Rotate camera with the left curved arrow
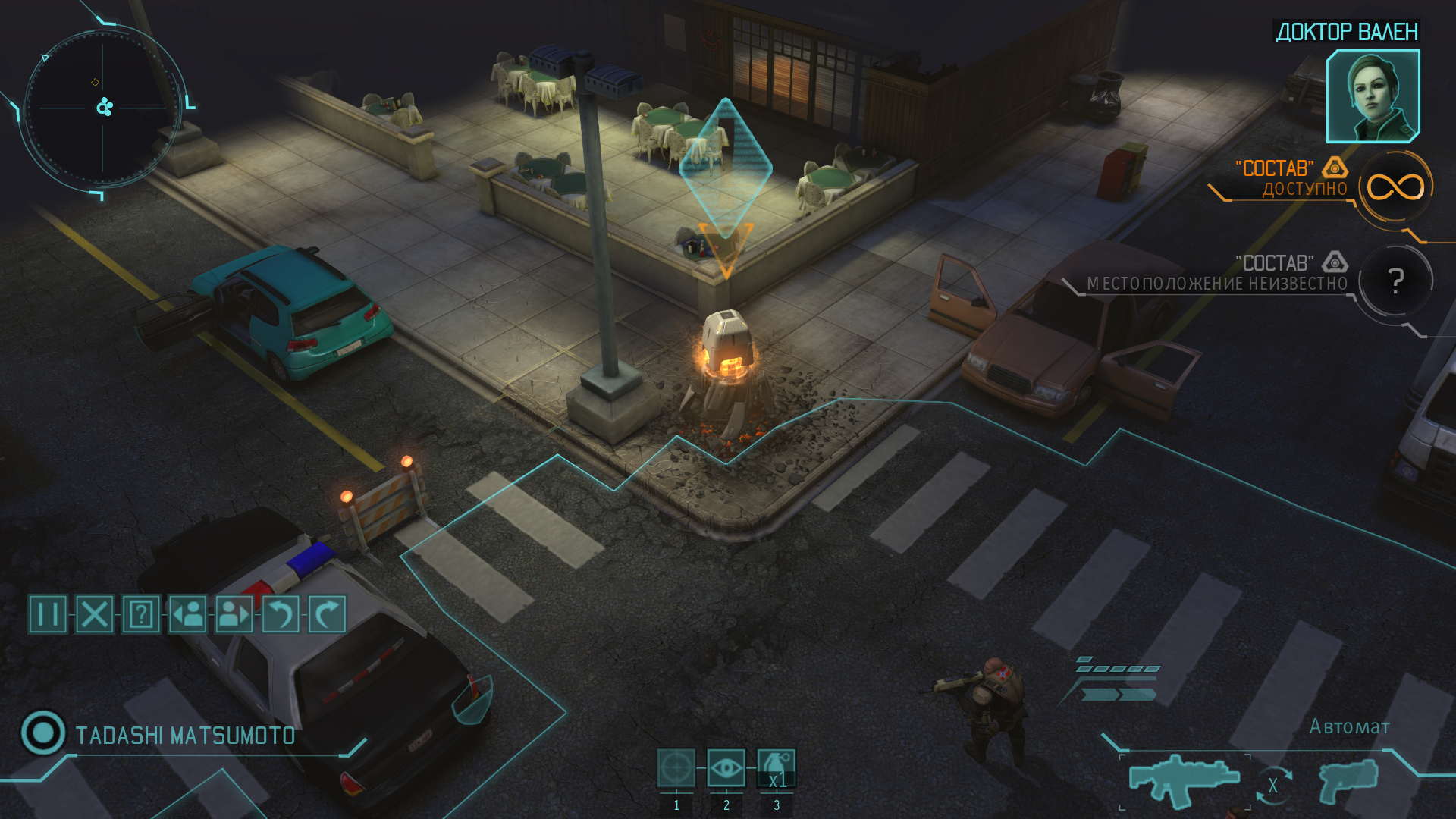The width and height of the screenshot is (1456, 819). 280,613
